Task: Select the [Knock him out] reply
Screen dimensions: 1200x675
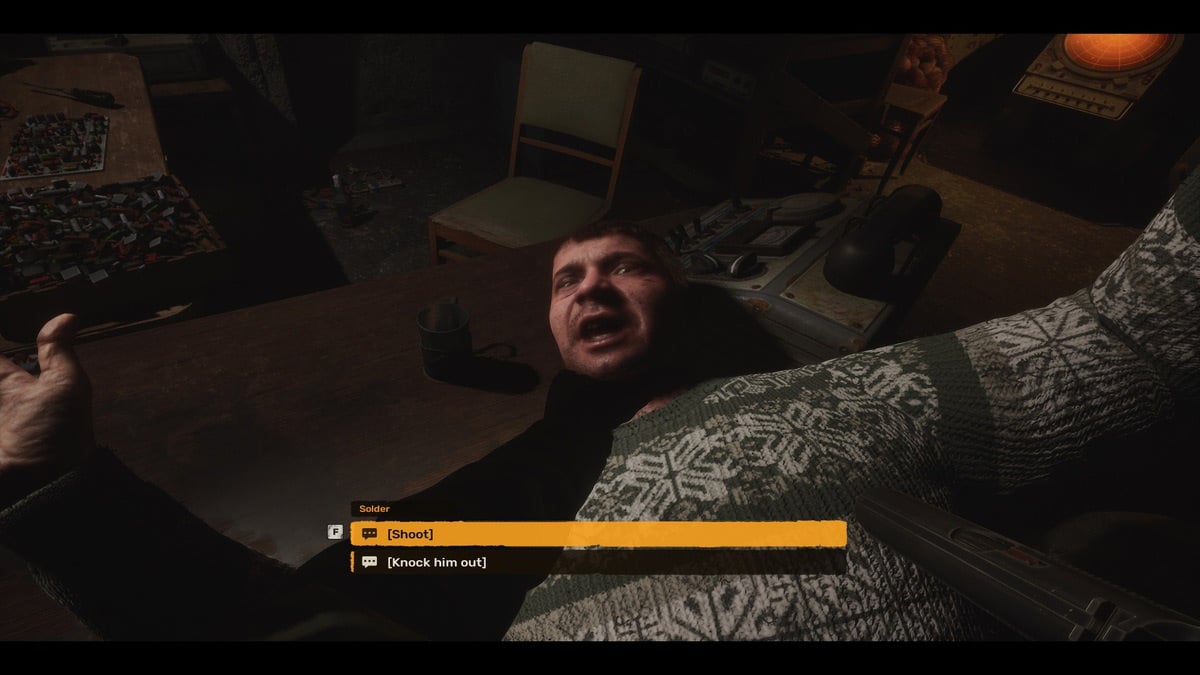Action: click(597, 562)
